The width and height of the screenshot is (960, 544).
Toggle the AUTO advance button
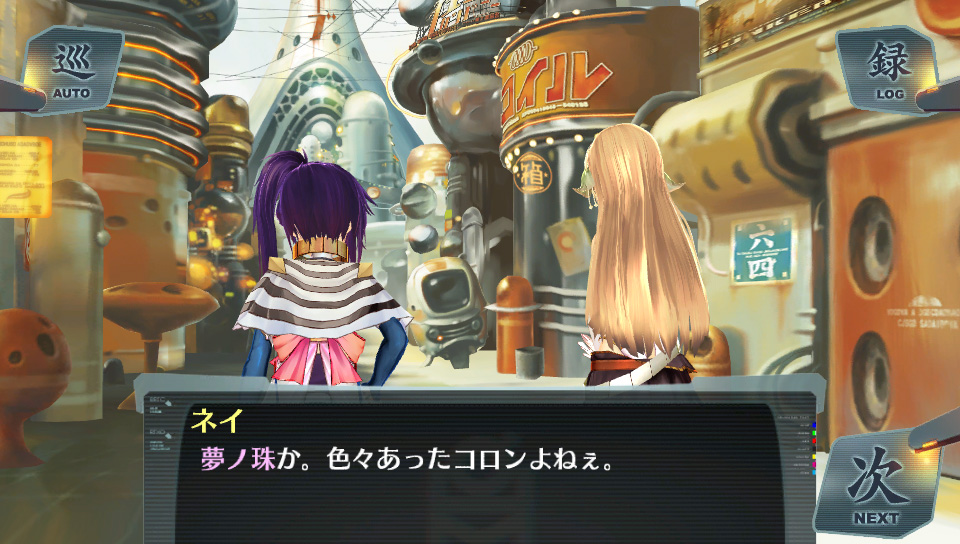72,71
